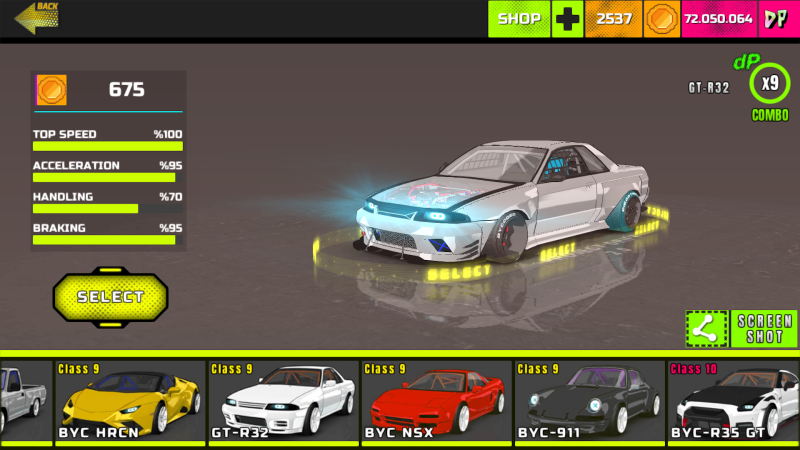Image resolution: width=800 pixels, height=450 pixels.
Task: Share the car with the share icon
Action: tap(706, 328)
